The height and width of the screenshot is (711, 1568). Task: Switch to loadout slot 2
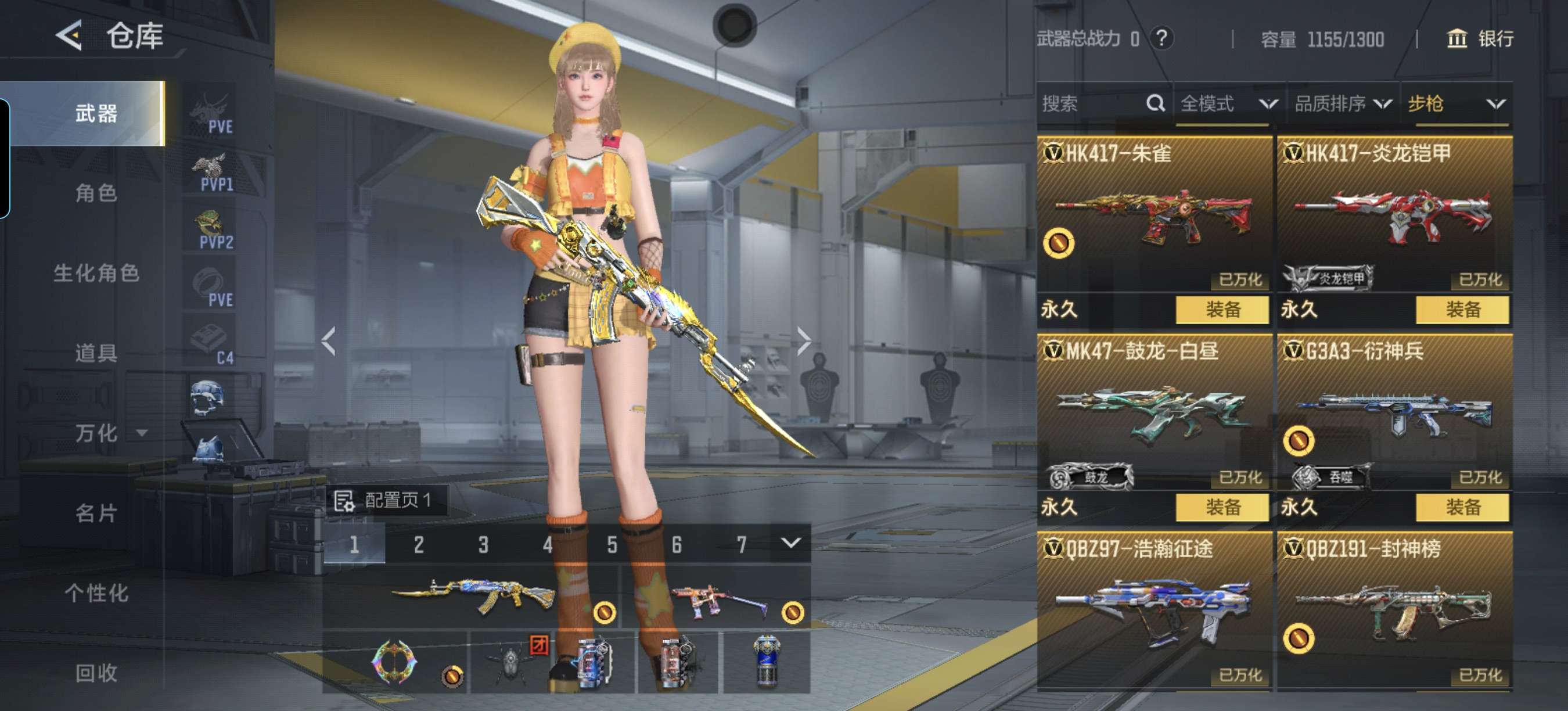point(419,544)
